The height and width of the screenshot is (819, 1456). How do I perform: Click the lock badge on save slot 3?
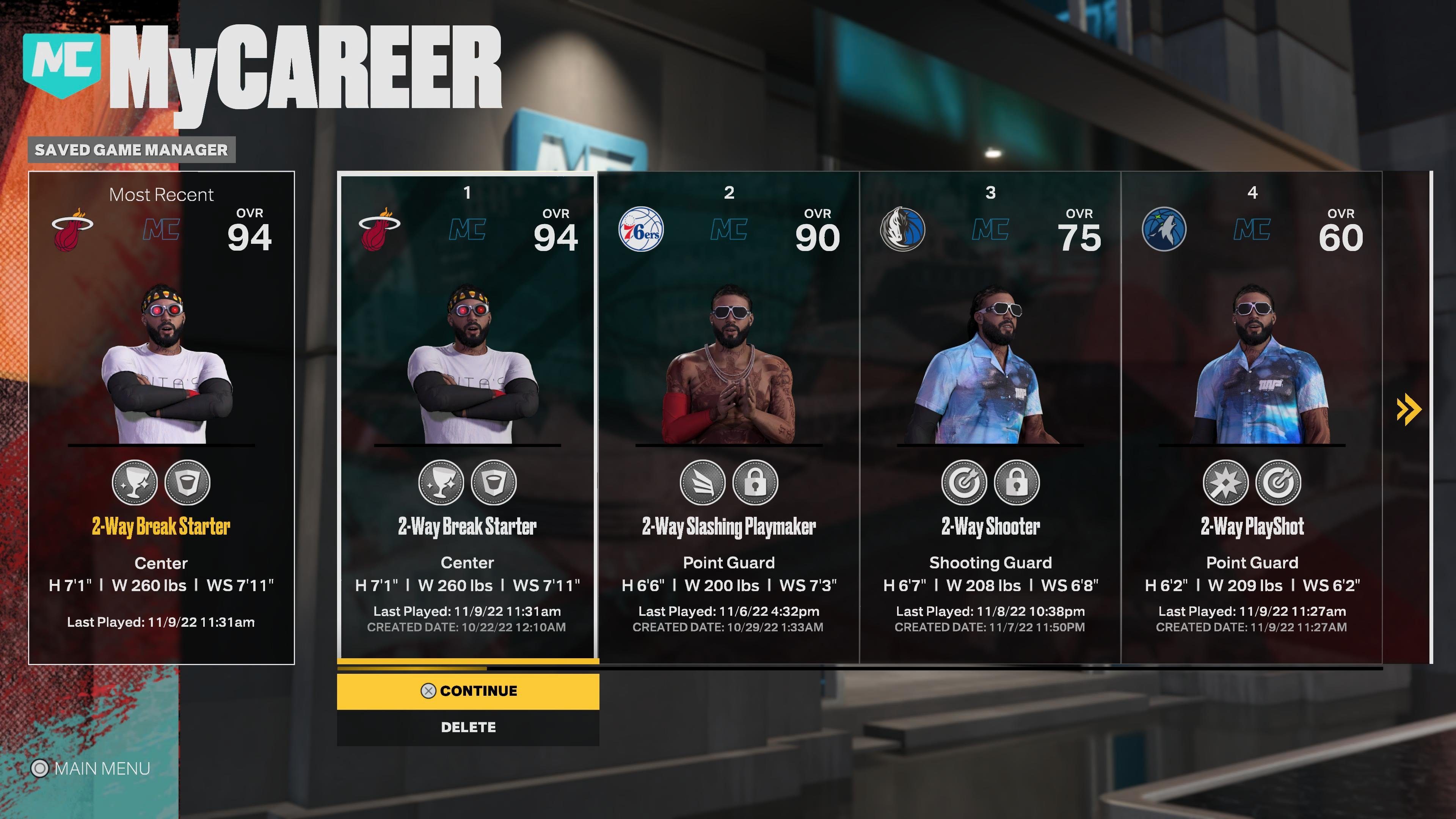point(1017,482)
